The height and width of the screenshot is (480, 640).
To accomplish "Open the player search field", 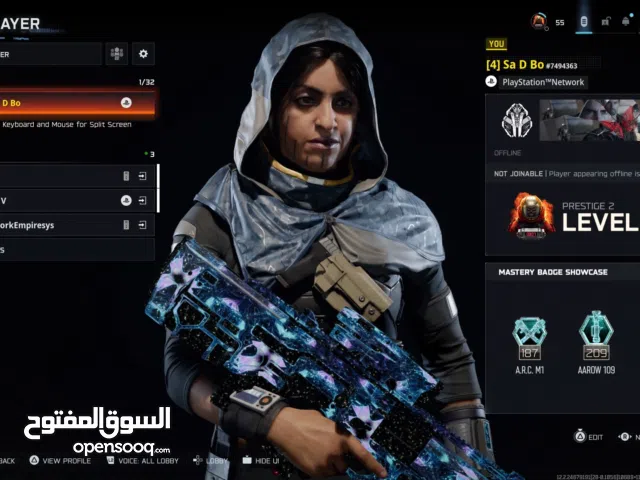I will 50,54.
